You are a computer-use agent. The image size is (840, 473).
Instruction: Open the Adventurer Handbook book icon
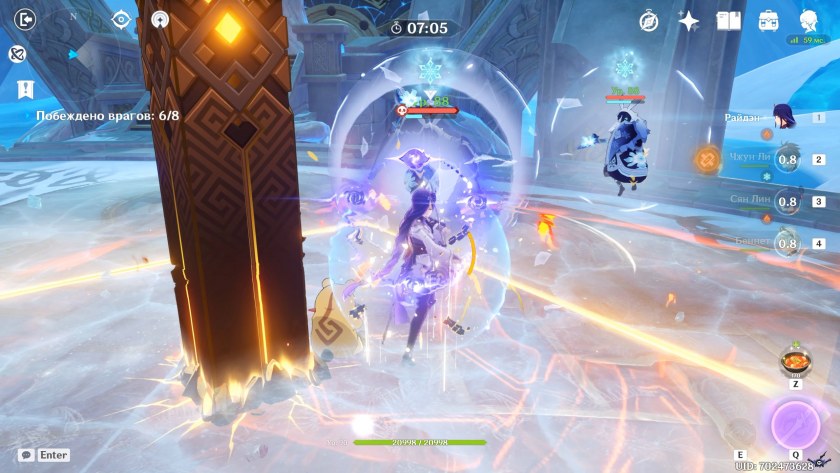point(728,20)
